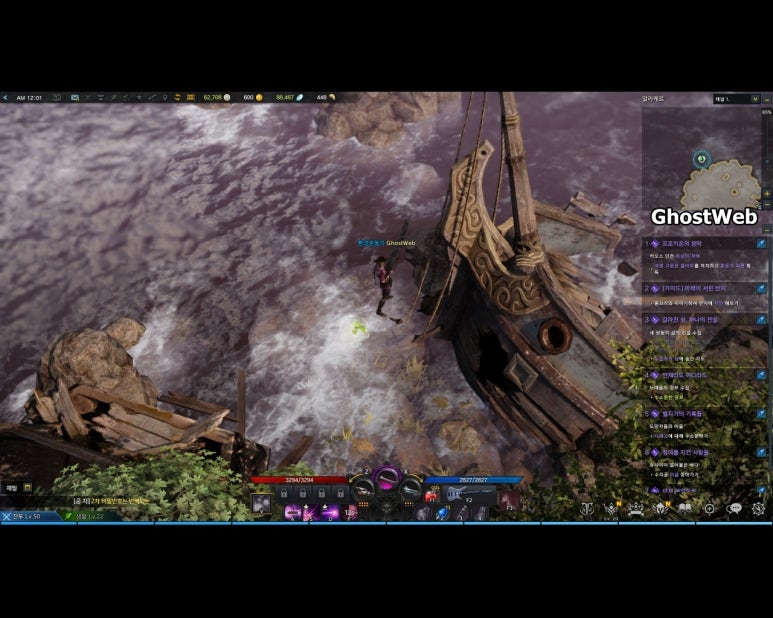This screenshot has height=618, width=773.
Task: Click the character portrait skill slot
Action: (261, 504)
